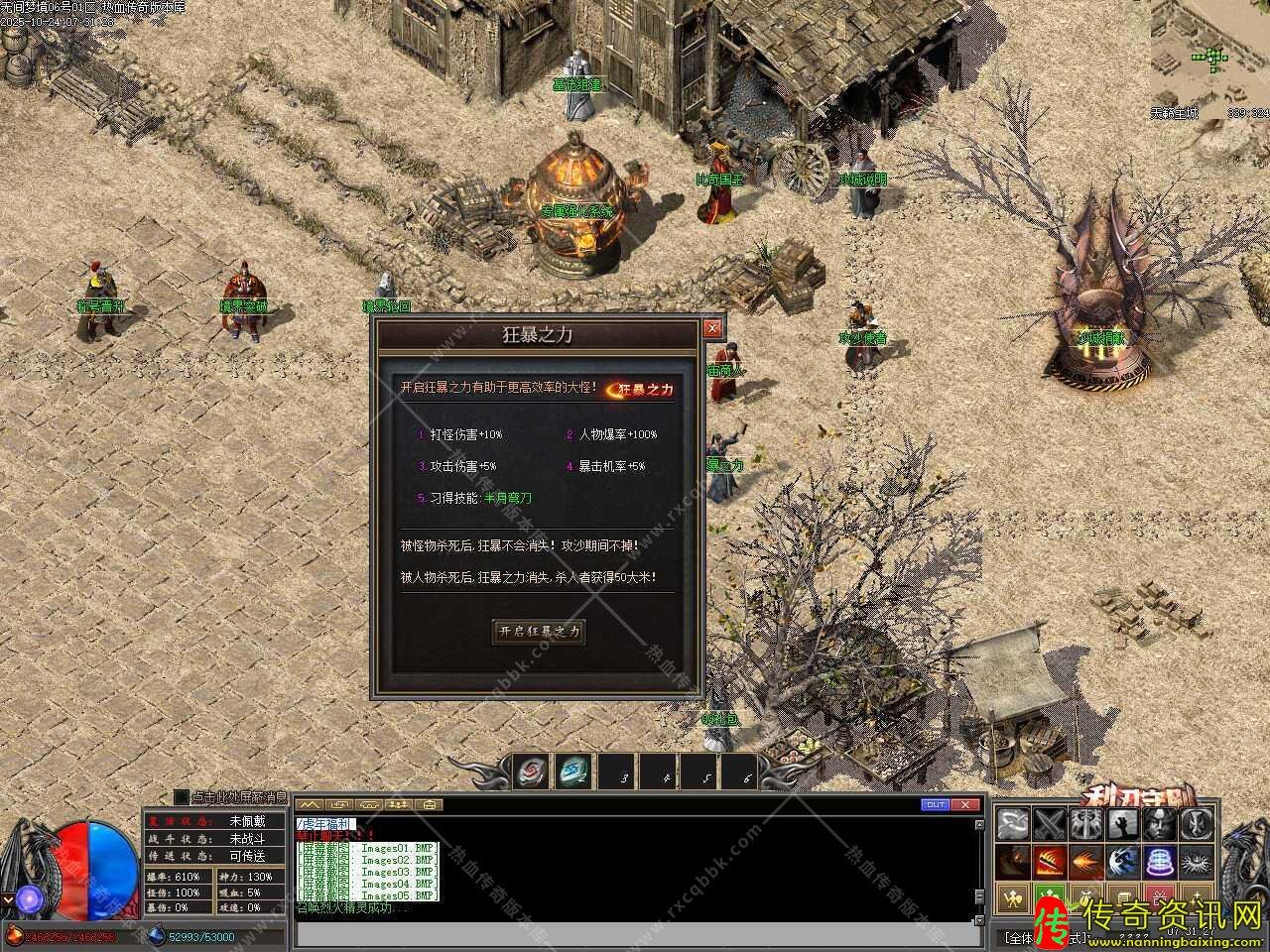Activate the 开启狂暴之力 button
Screen dimensions: 1270x952
(x=539, y=632)
